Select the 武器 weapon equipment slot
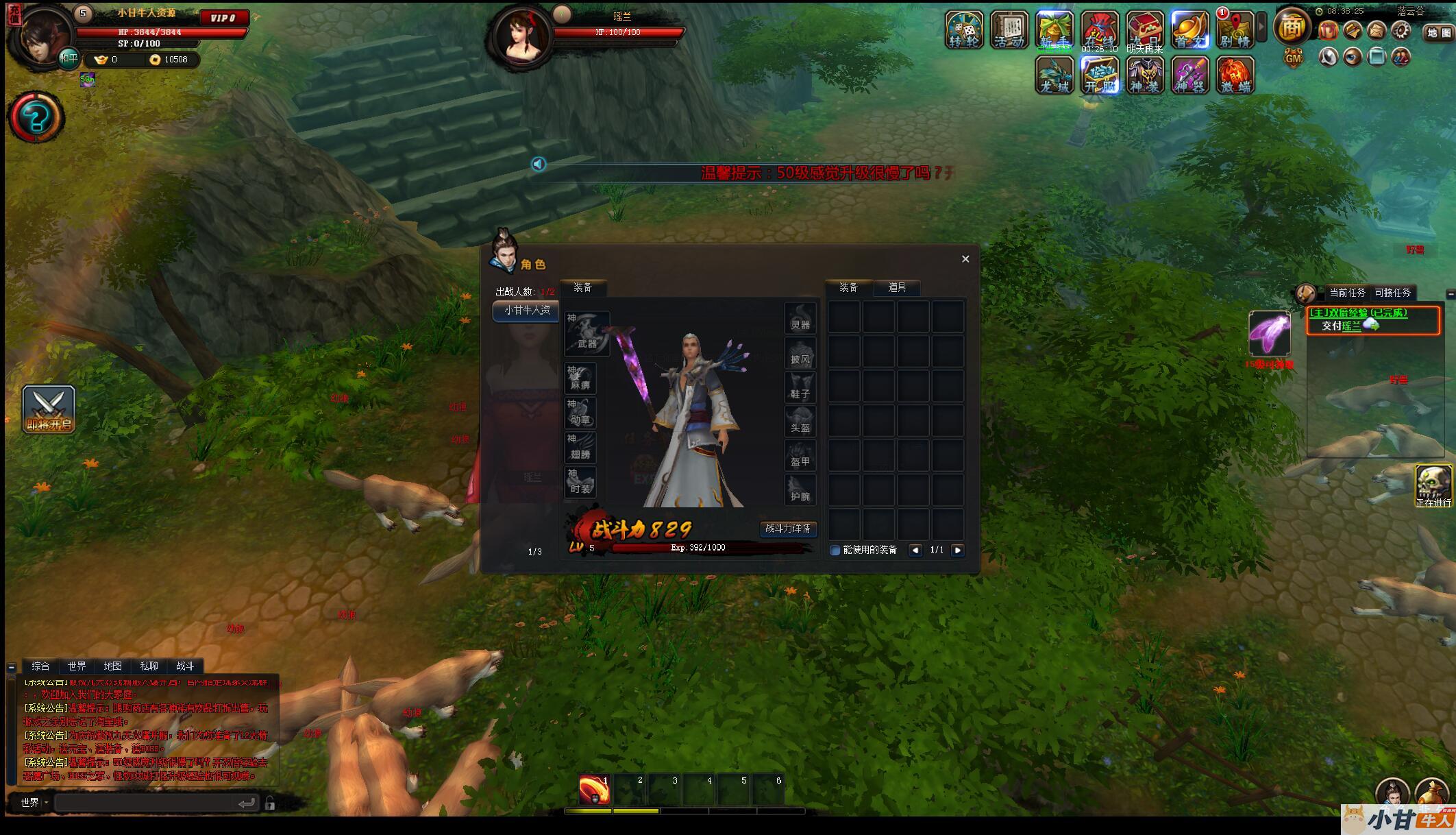This screenshot has height=835, width=1456. (x=587, y=334)
